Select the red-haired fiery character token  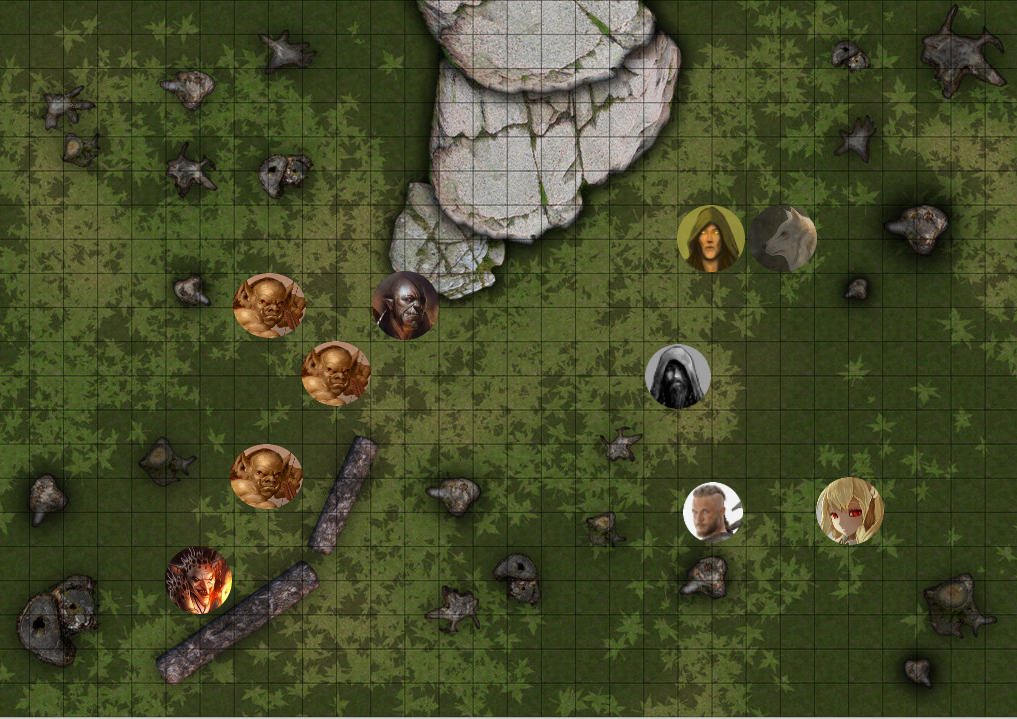point(199,580)
